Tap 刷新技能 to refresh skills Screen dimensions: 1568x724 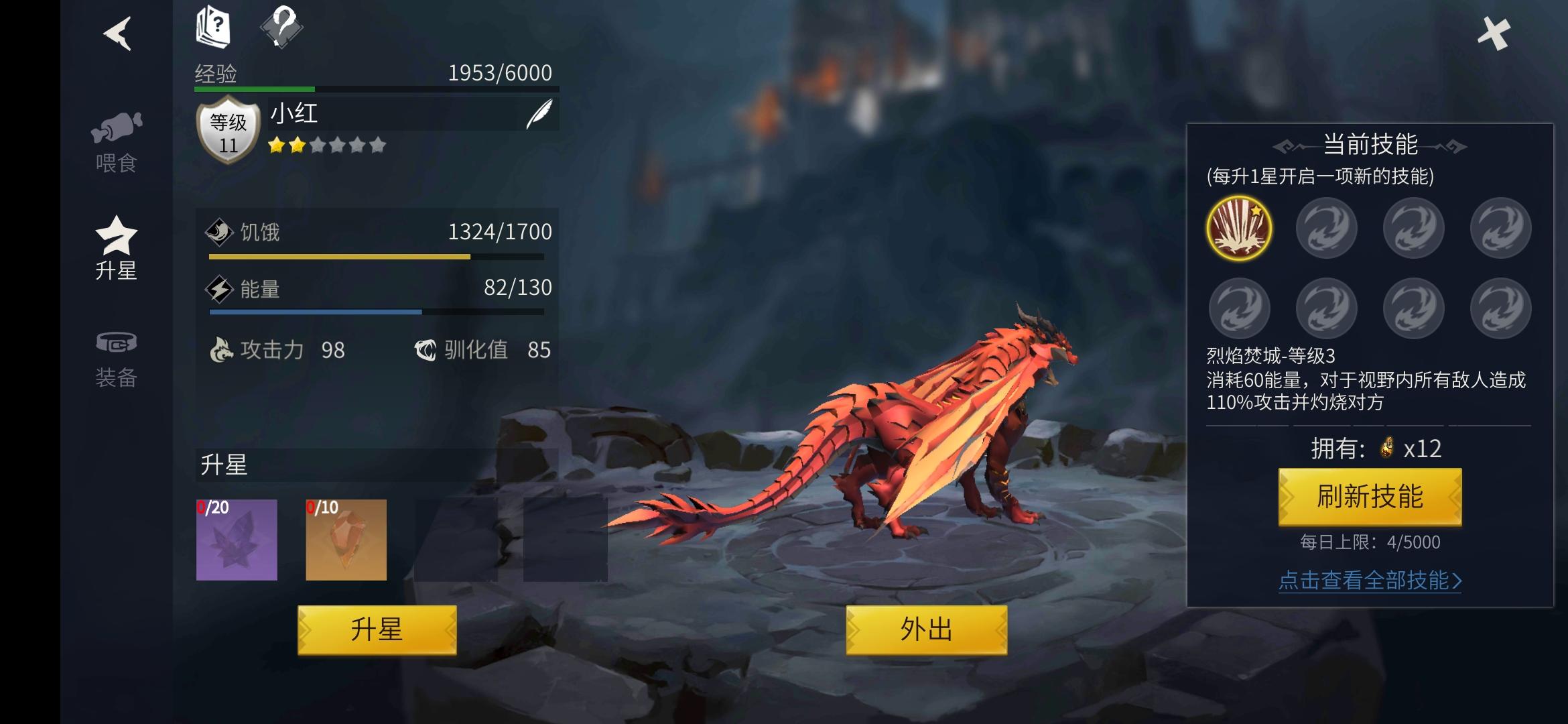[1370, 497]
